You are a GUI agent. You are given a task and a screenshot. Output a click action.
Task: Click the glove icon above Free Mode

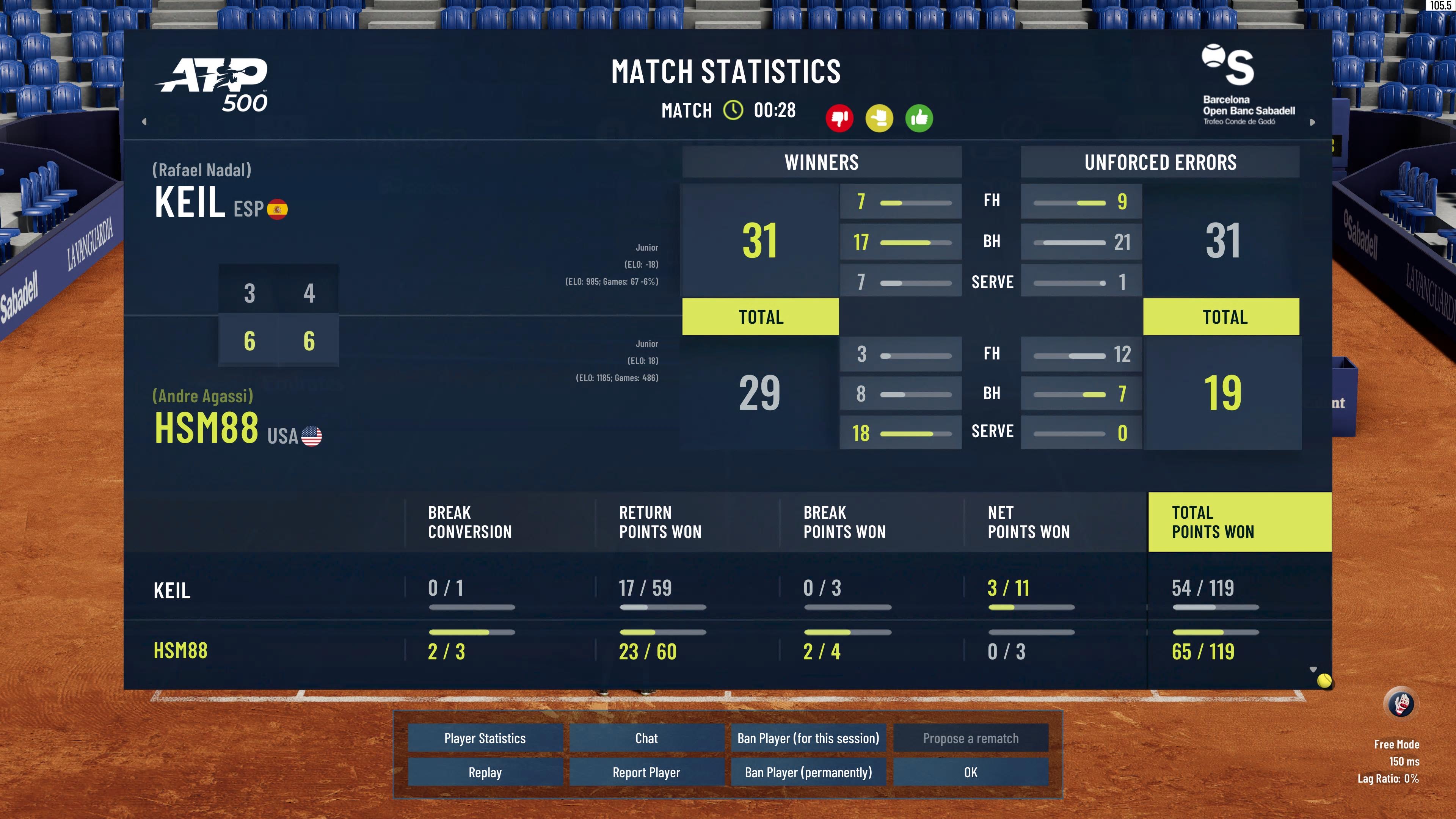coord(1401,704)
